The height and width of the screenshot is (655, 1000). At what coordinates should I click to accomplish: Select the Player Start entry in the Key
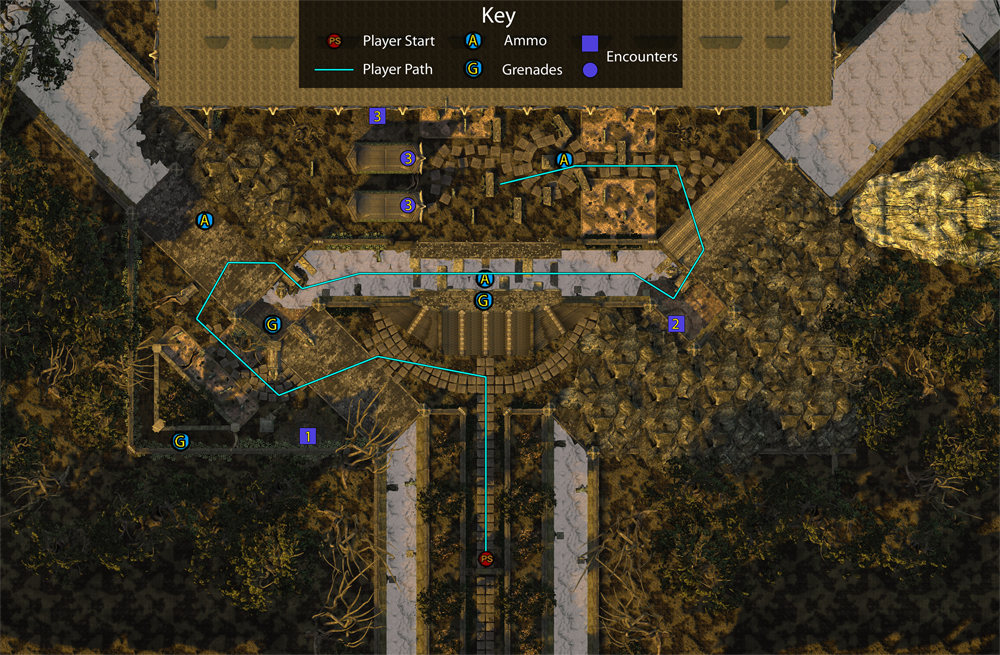[398, 41]
